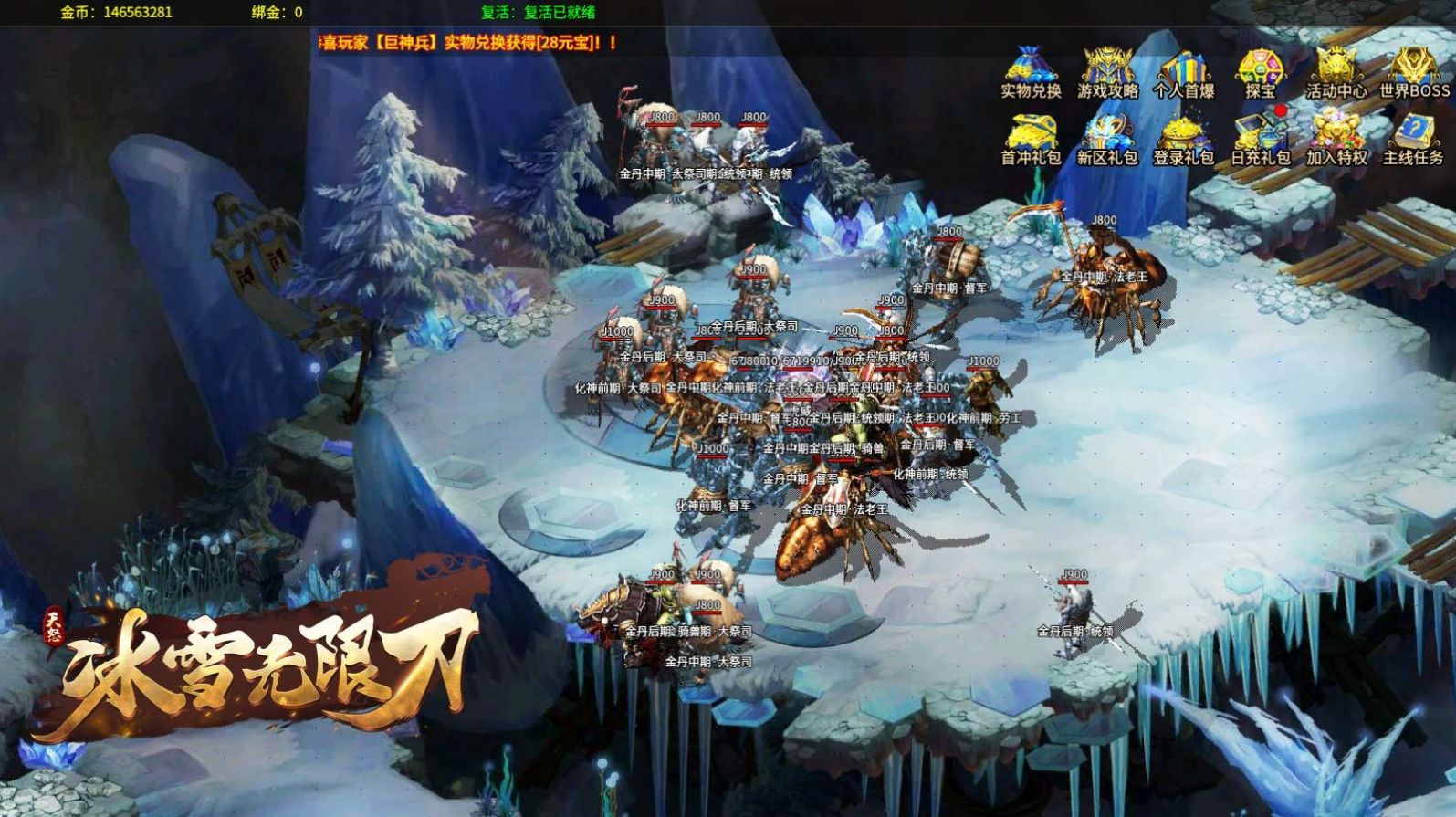Open the 登录礼包 login gift pack

click(1184, 140)
